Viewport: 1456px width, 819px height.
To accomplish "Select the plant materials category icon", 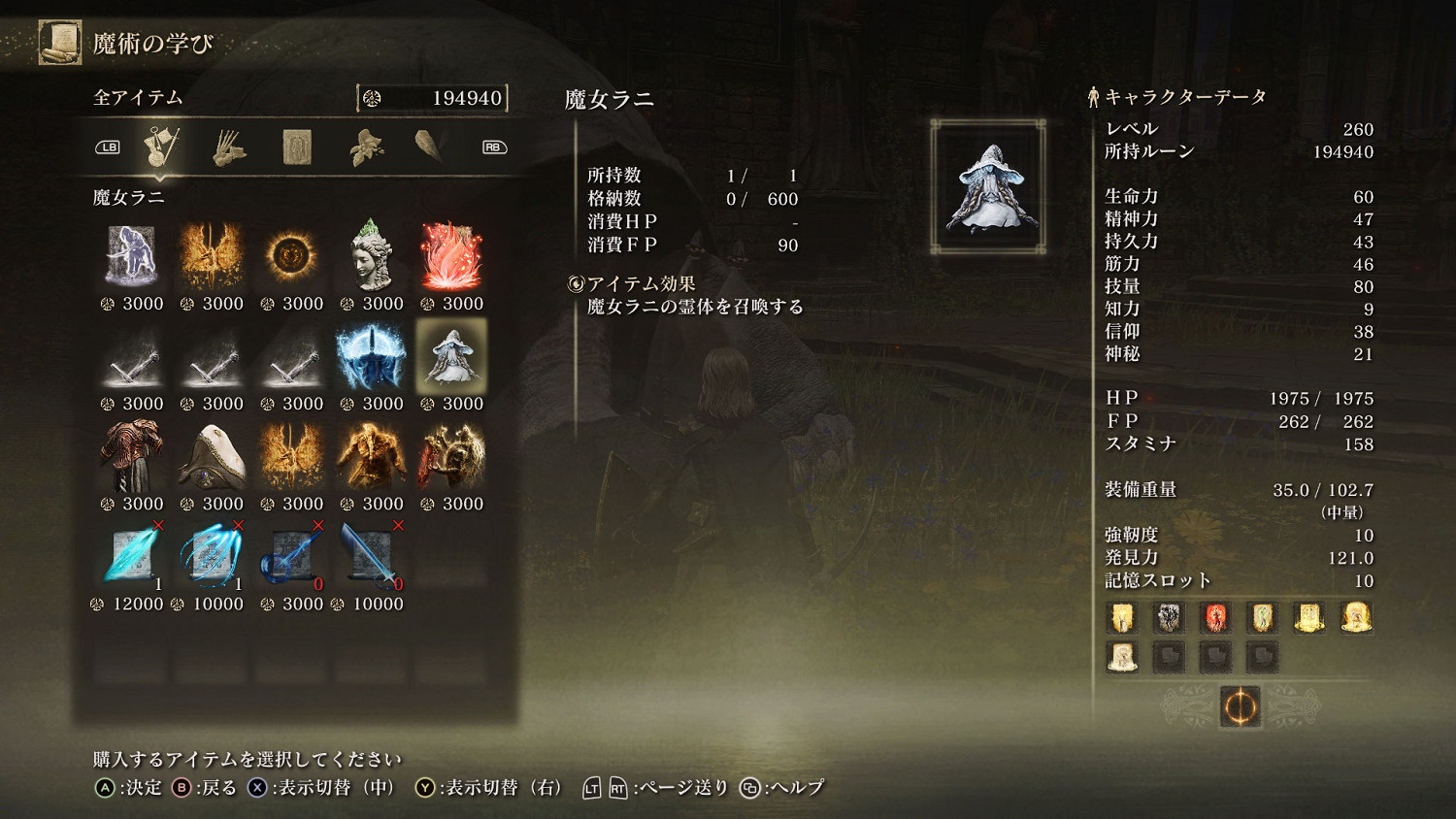I will (364, 146).
